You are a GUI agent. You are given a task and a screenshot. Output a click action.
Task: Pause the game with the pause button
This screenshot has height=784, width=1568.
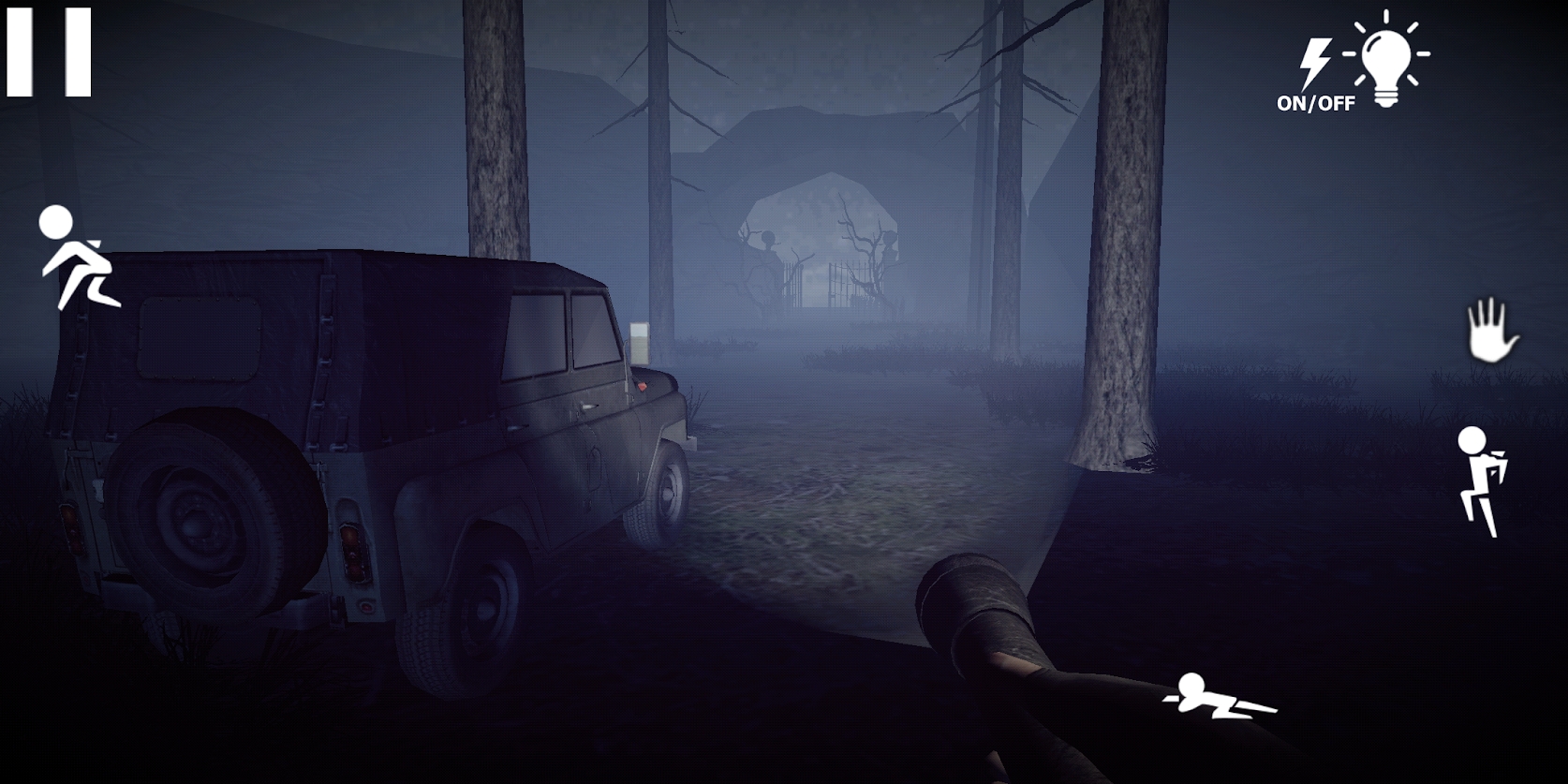49,52
